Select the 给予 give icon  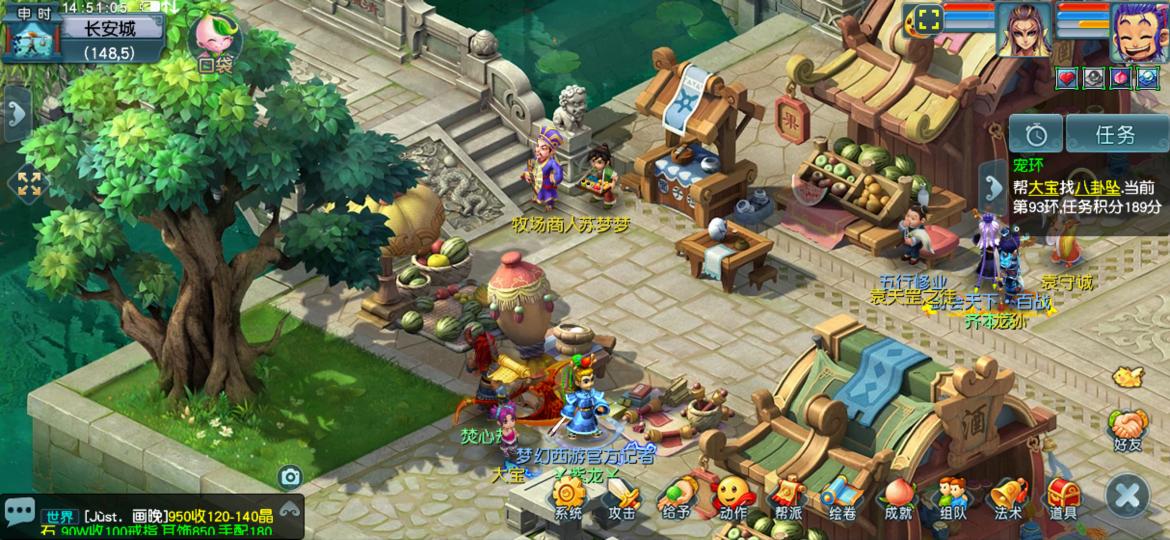point(677,495)
